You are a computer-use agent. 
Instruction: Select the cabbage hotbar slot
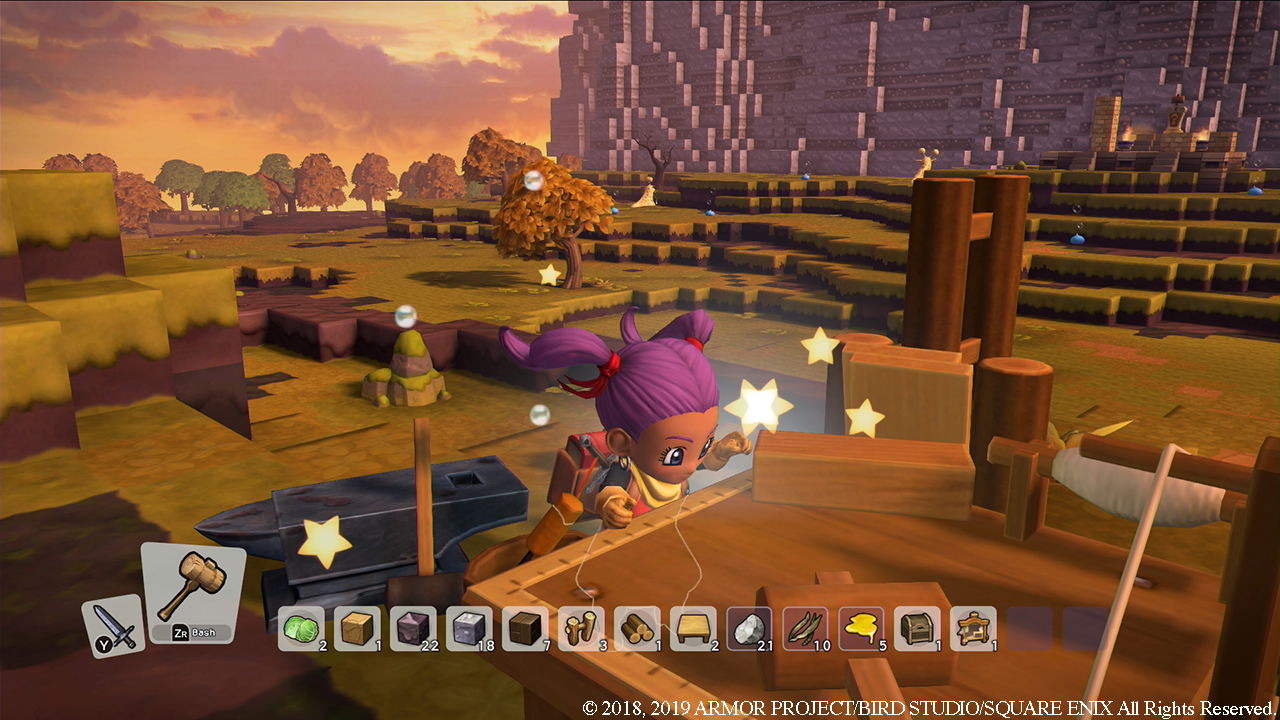[x=300, y=628]
